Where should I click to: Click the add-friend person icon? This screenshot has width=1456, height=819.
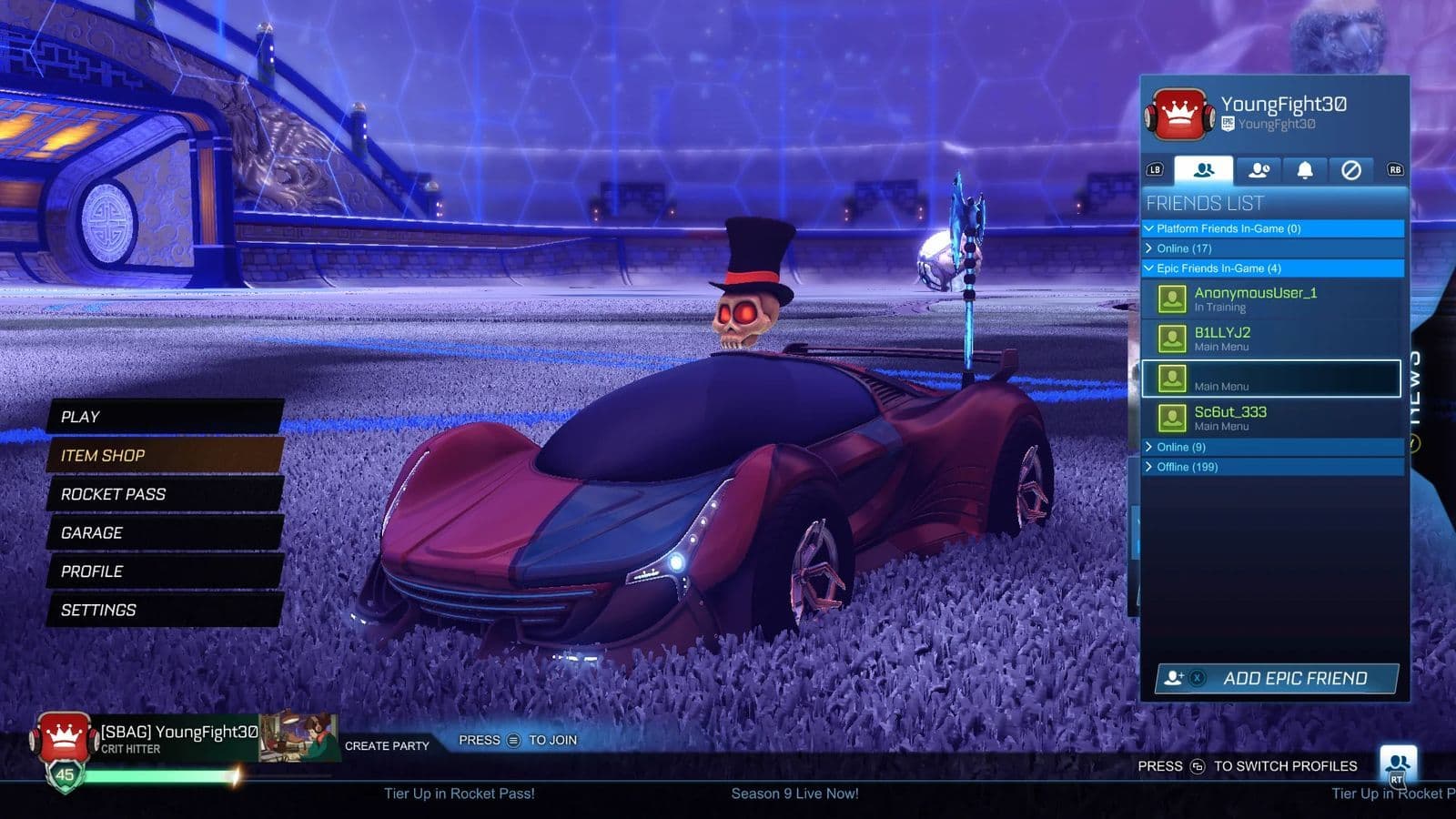pos(1174,676)
